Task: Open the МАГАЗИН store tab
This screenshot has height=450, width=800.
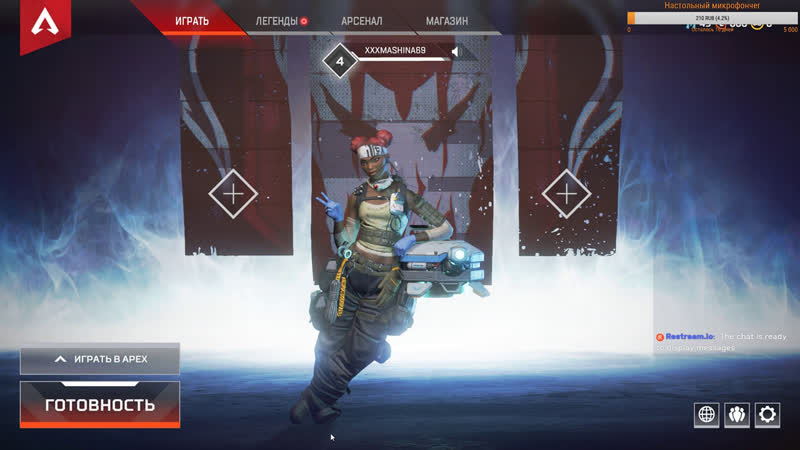Action: 446,20
